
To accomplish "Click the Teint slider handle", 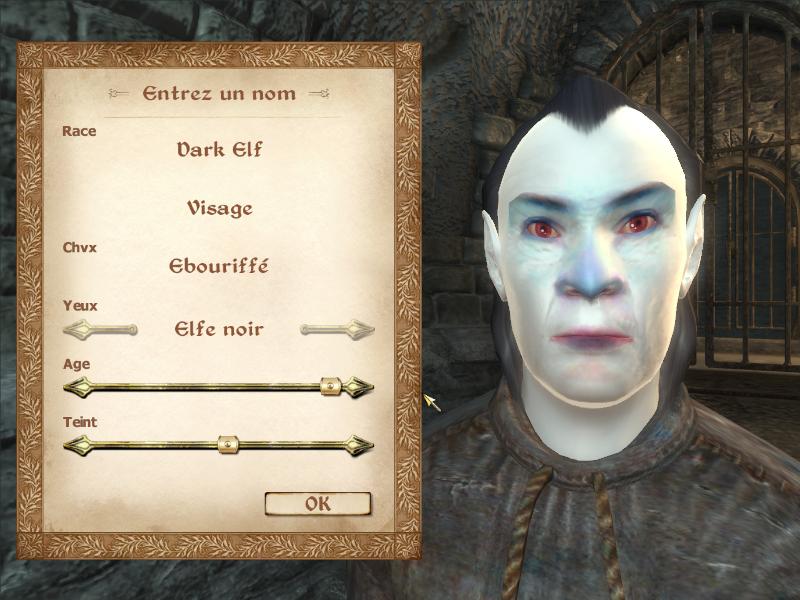I will (x=227, y=444).
